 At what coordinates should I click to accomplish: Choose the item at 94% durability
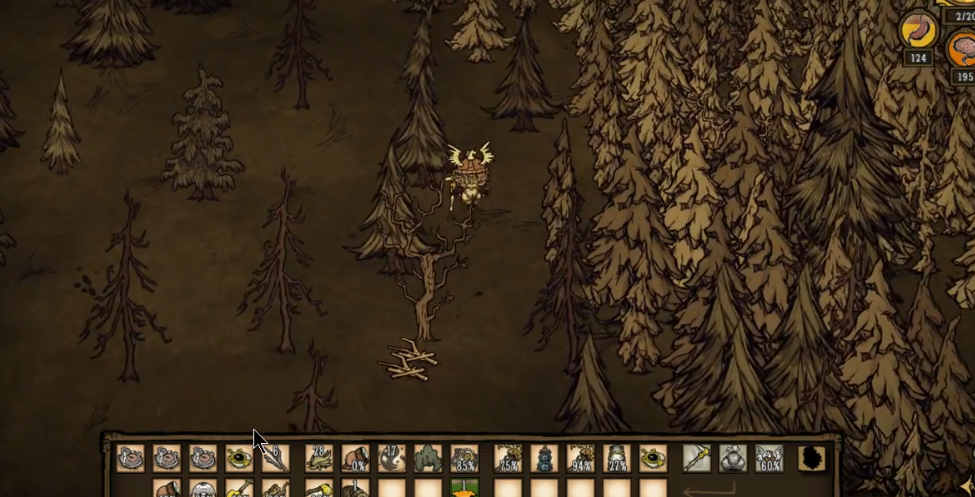point(581,458)
